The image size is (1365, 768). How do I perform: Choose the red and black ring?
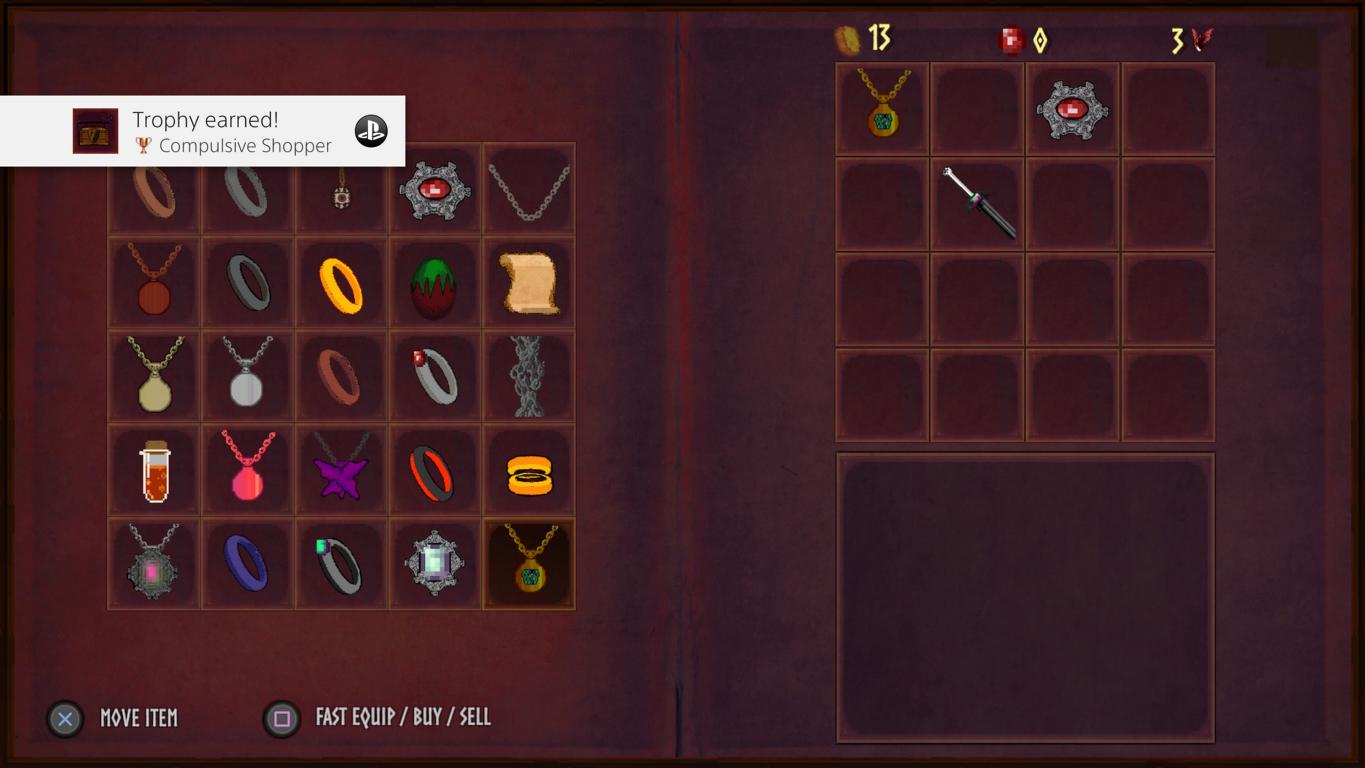(434, 473)
